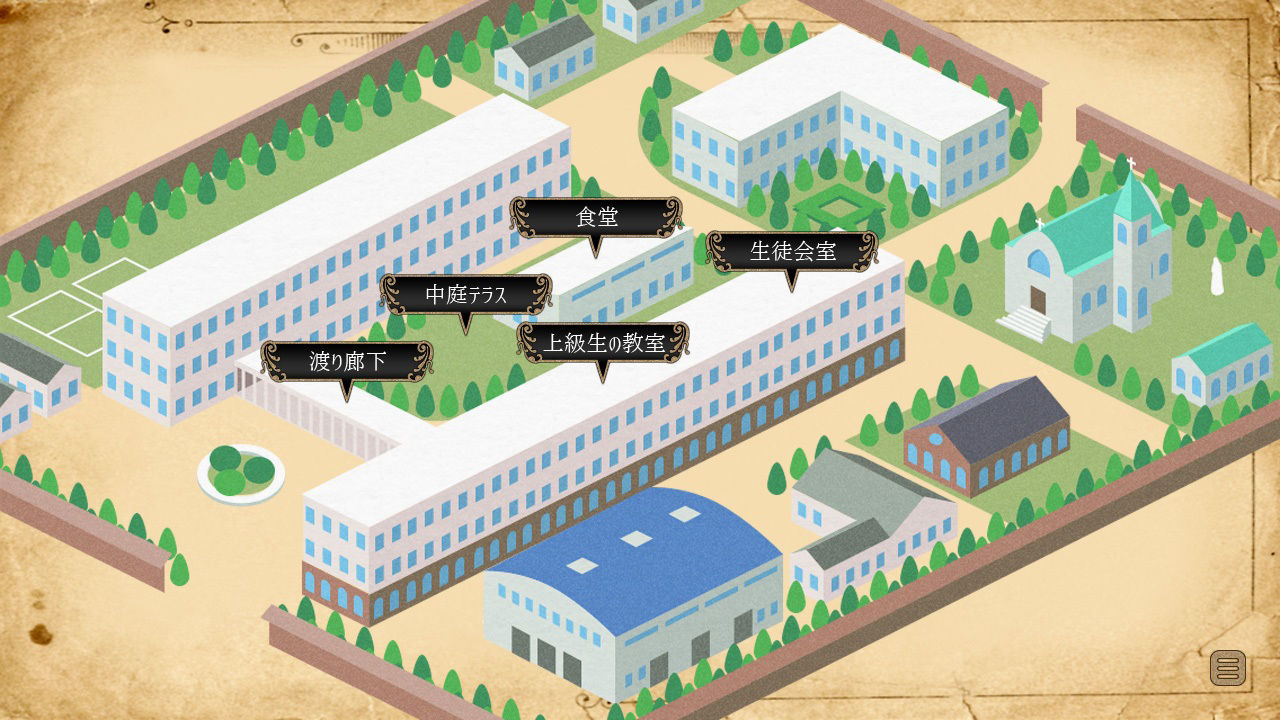Screen dimensions: 1280x720
Task: Open the hamburger menu icon
Action: tap(1228, 667)
